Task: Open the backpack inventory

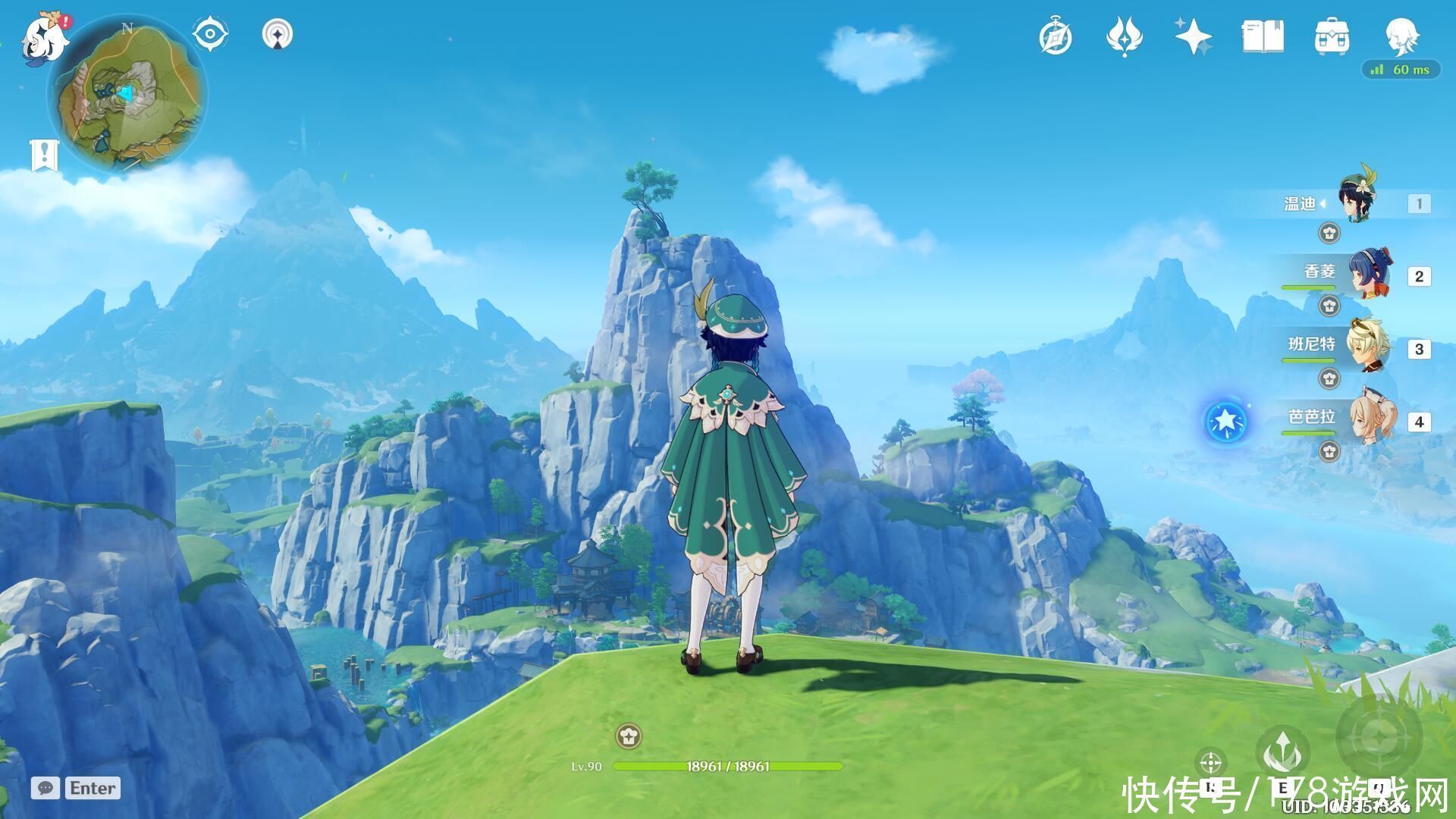Action: tap(1331, 36)
